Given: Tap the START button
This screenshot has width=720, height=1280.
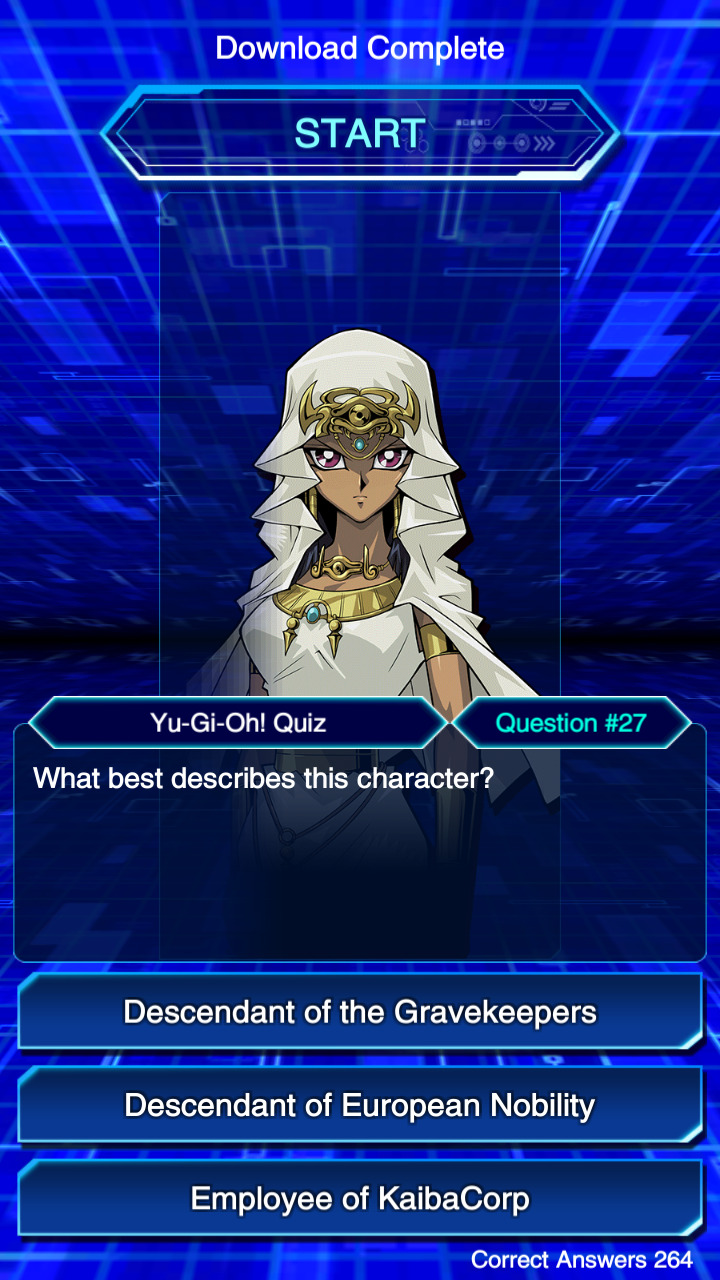Looking at the screenshot, I should coord(360,133).
